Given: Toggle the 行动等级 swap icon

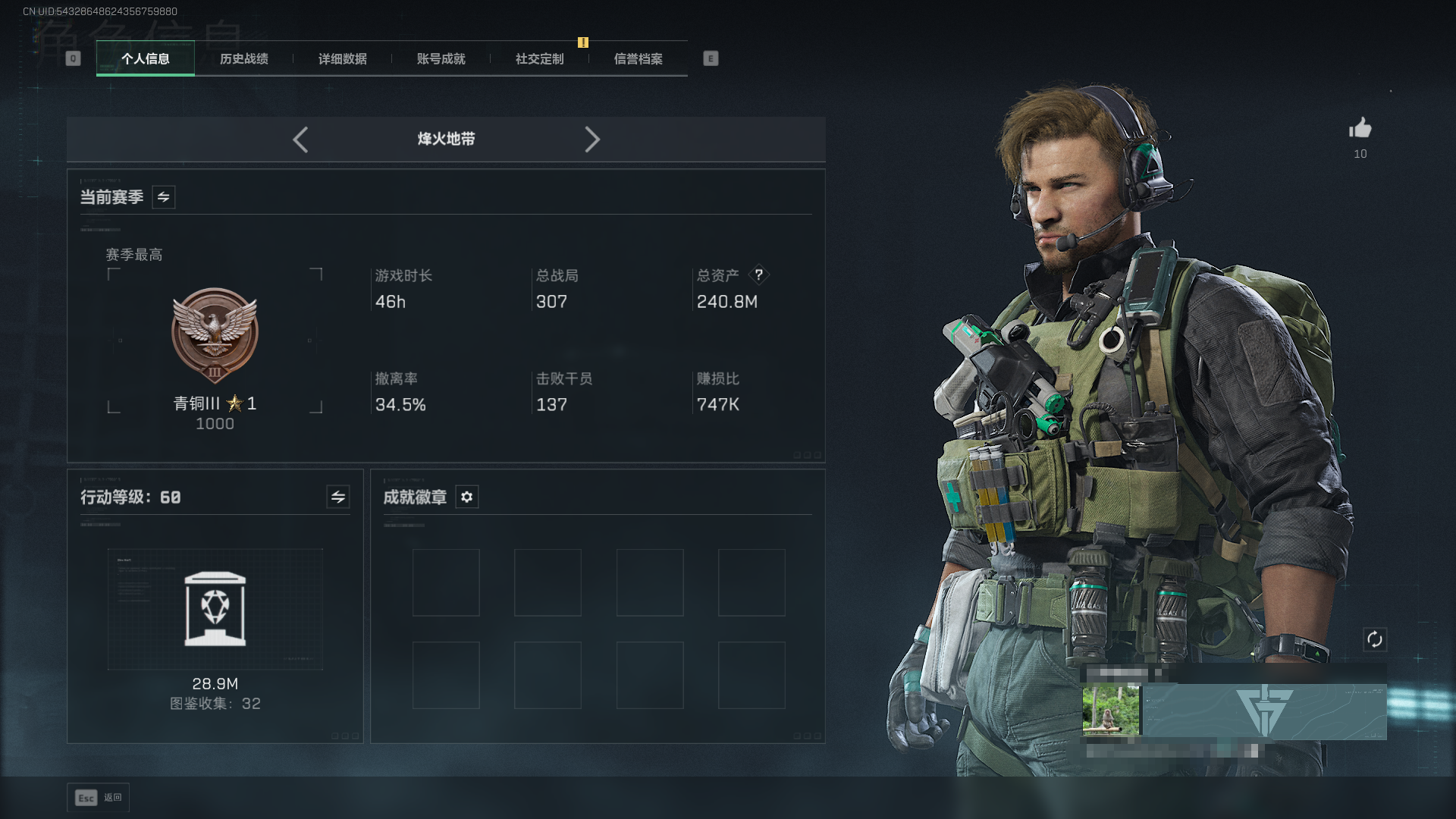Looking at the screenshot, I should pyautogui.click(x=337, y=497).
